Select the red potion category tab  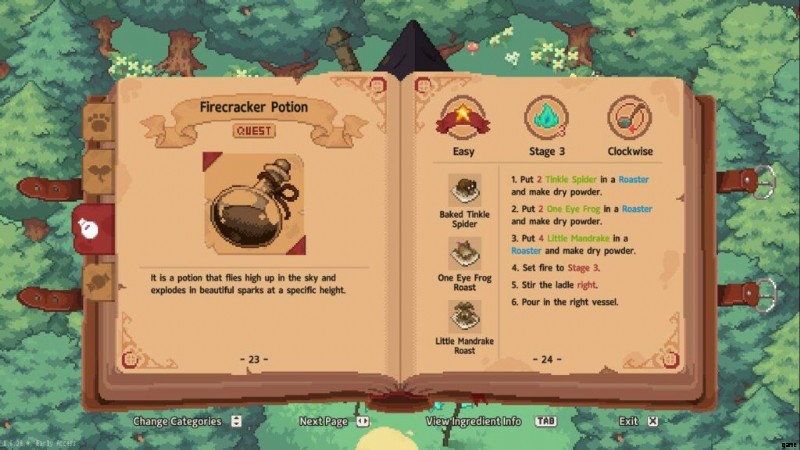[x=91, y=228]
